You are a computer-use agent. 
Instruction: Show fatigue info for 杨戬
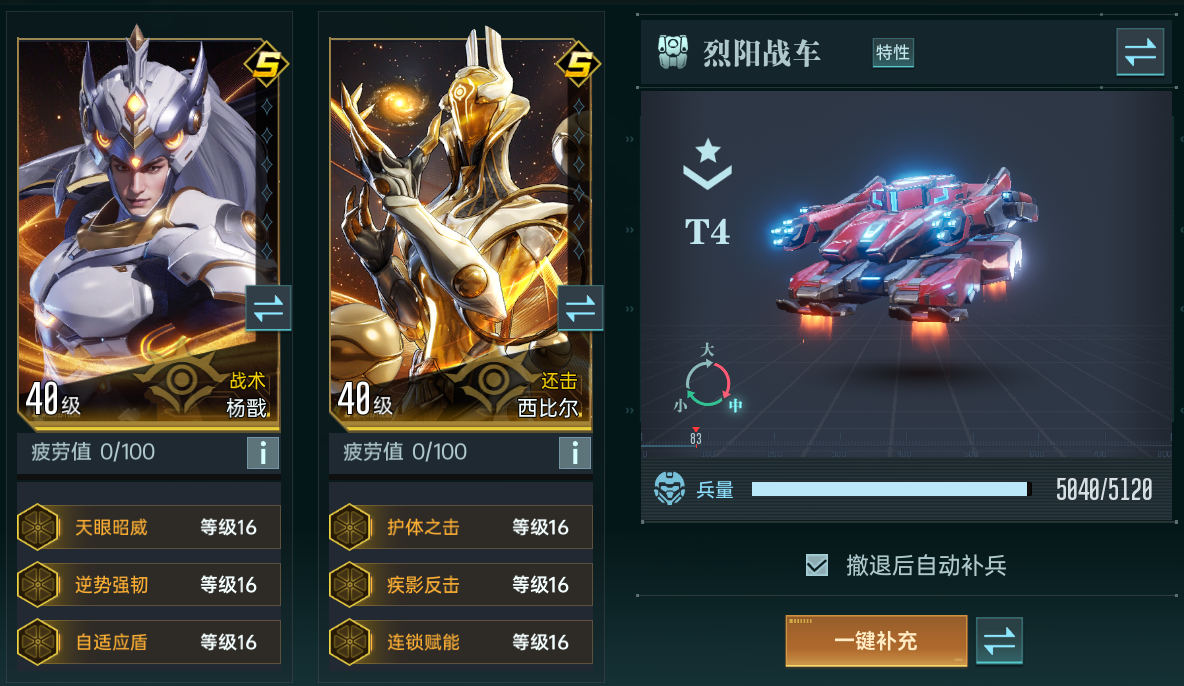(262, 453)
